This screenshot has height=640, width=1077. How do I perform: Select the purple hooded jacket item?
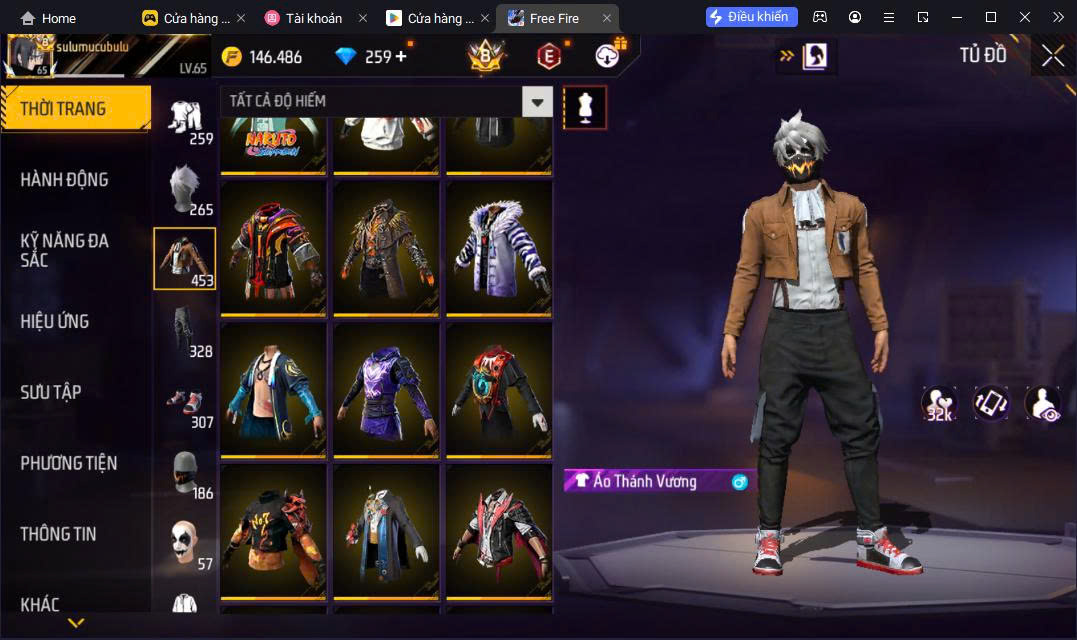coord(386,389)
